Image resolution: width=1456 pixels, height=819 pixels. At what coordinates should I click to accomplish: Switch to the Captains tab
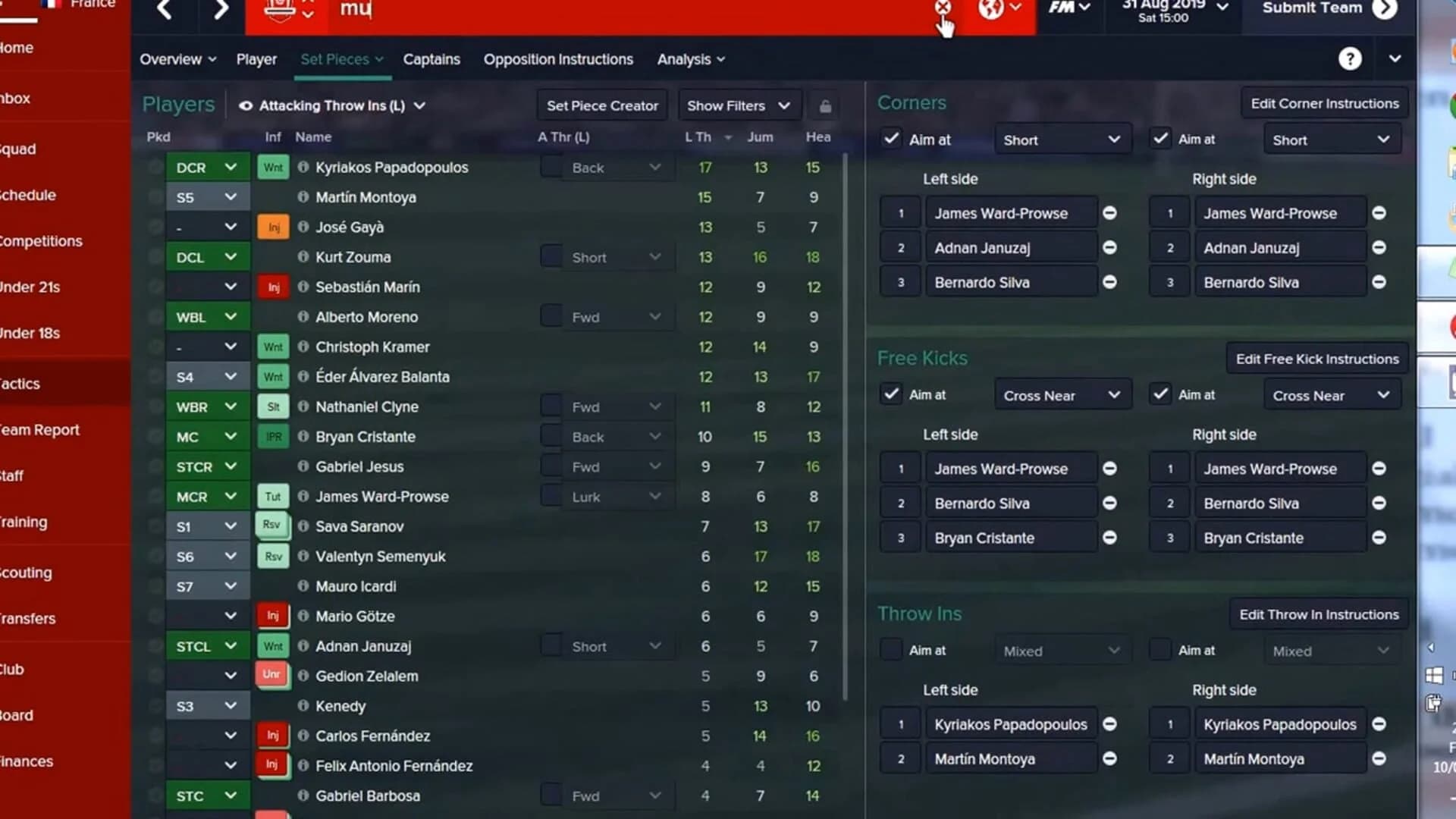click(431, 59)
